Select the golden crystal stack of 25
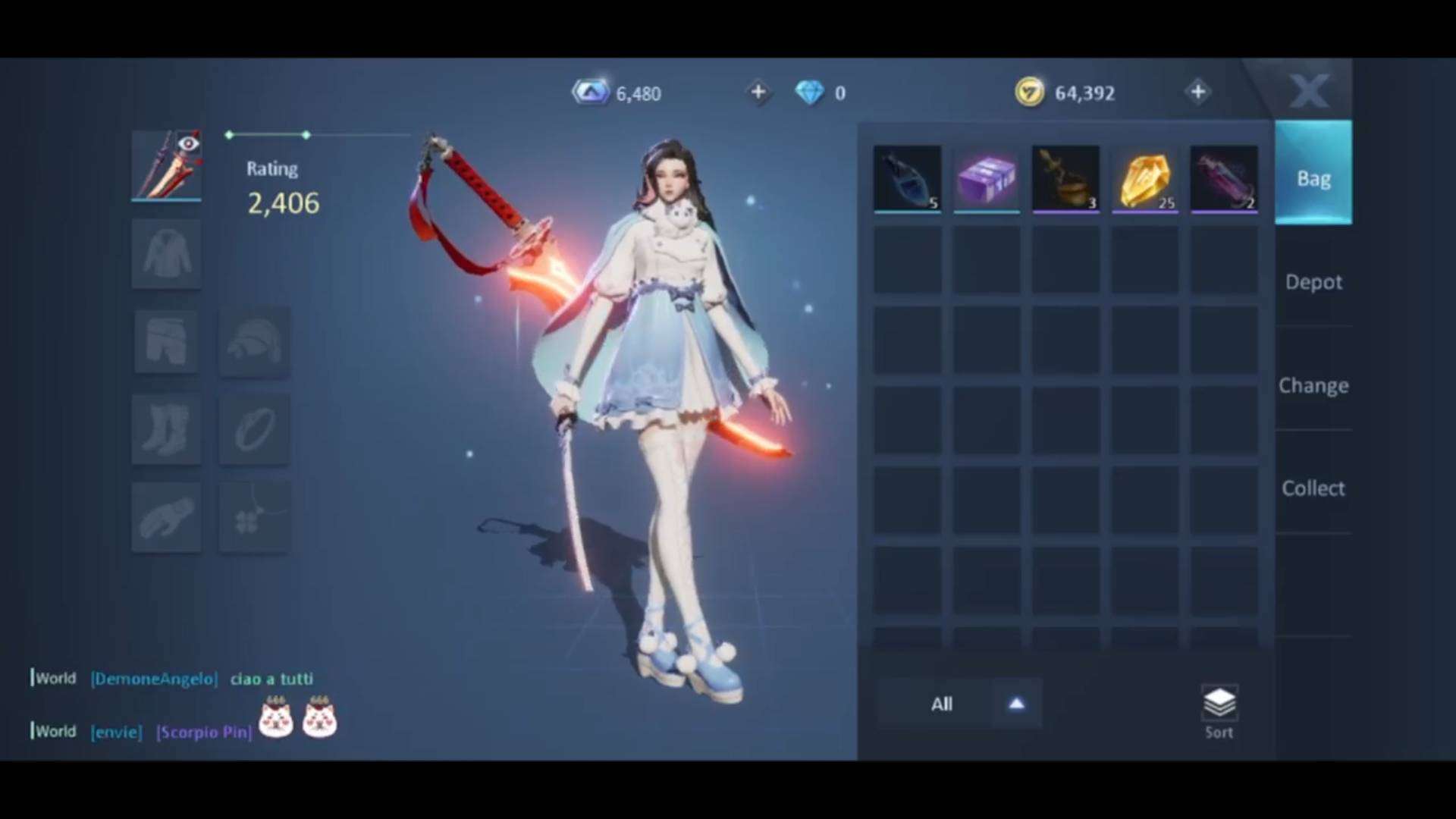Image resolution: width=1456 pixels, height=819 pixels. pyautogui.click(x=1145, y=179)
